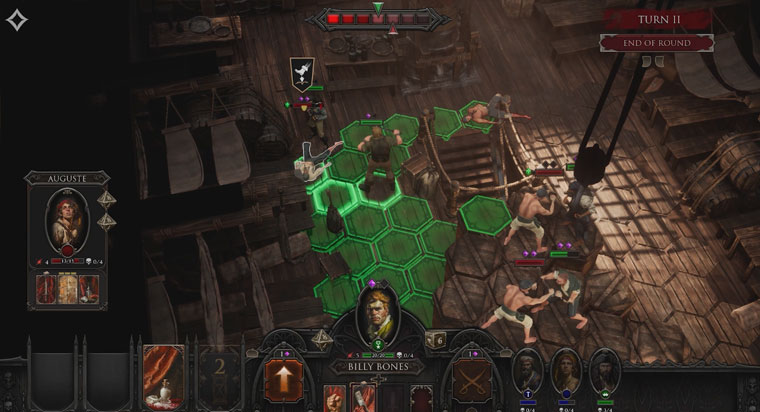Click the End of Round button
Image resolution: width=760 pixels, height=412 pixels.
click(656, 43)
